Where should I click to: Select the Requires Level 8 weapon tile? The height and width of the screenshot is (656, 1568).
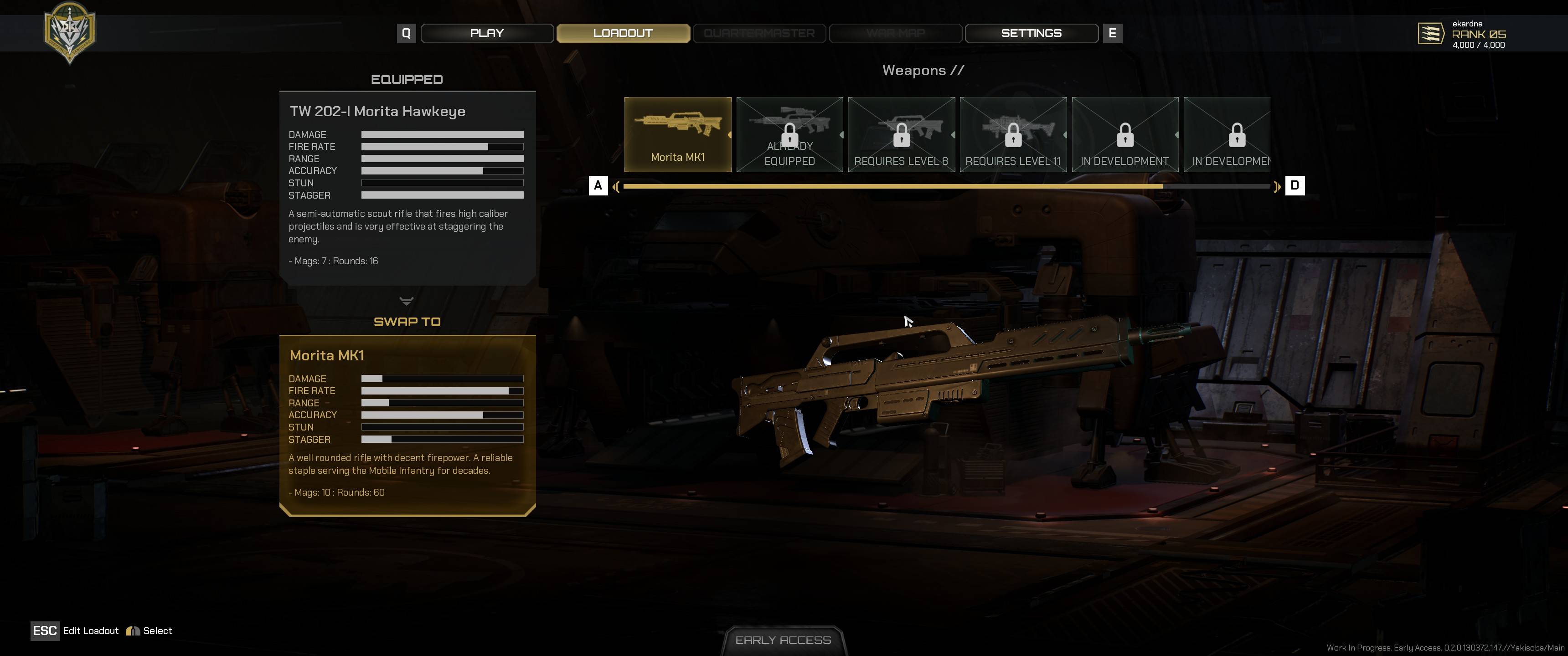(x=901, y=134)
